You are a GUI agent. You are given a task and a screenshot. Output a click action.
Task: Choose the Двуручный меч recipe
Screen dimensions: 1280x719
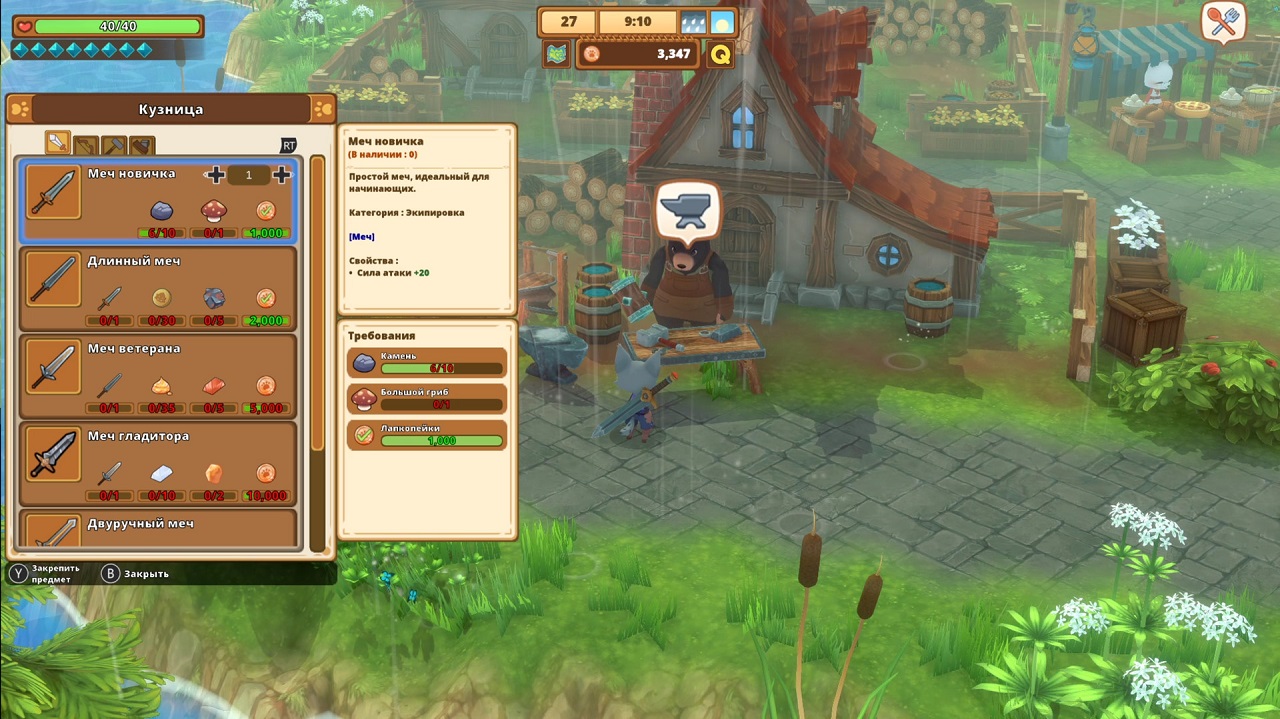pos(157,528)
